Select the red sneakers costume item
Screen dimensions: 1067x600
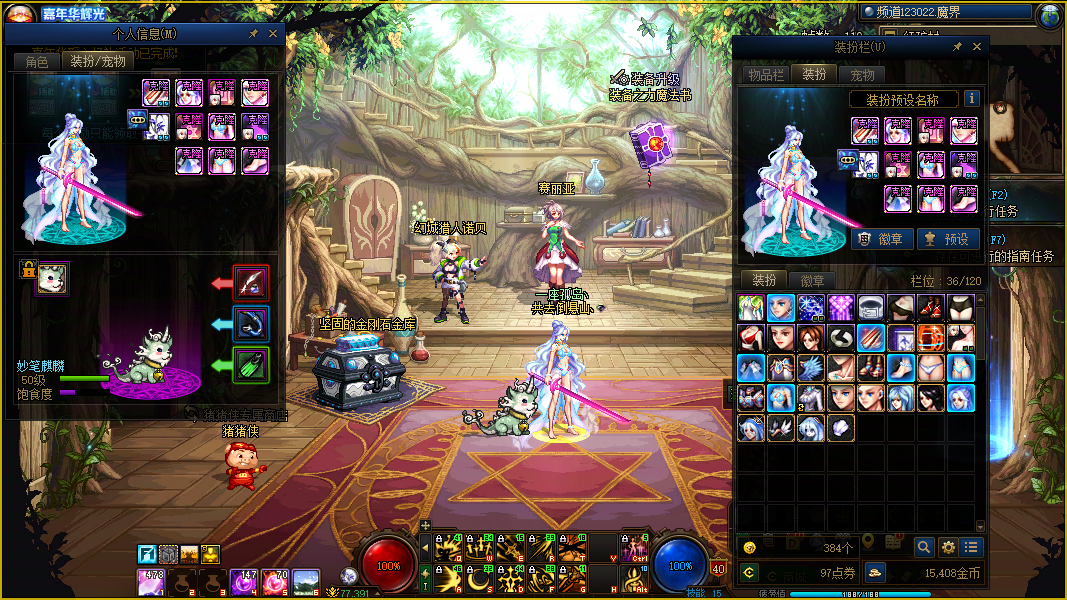931,307
